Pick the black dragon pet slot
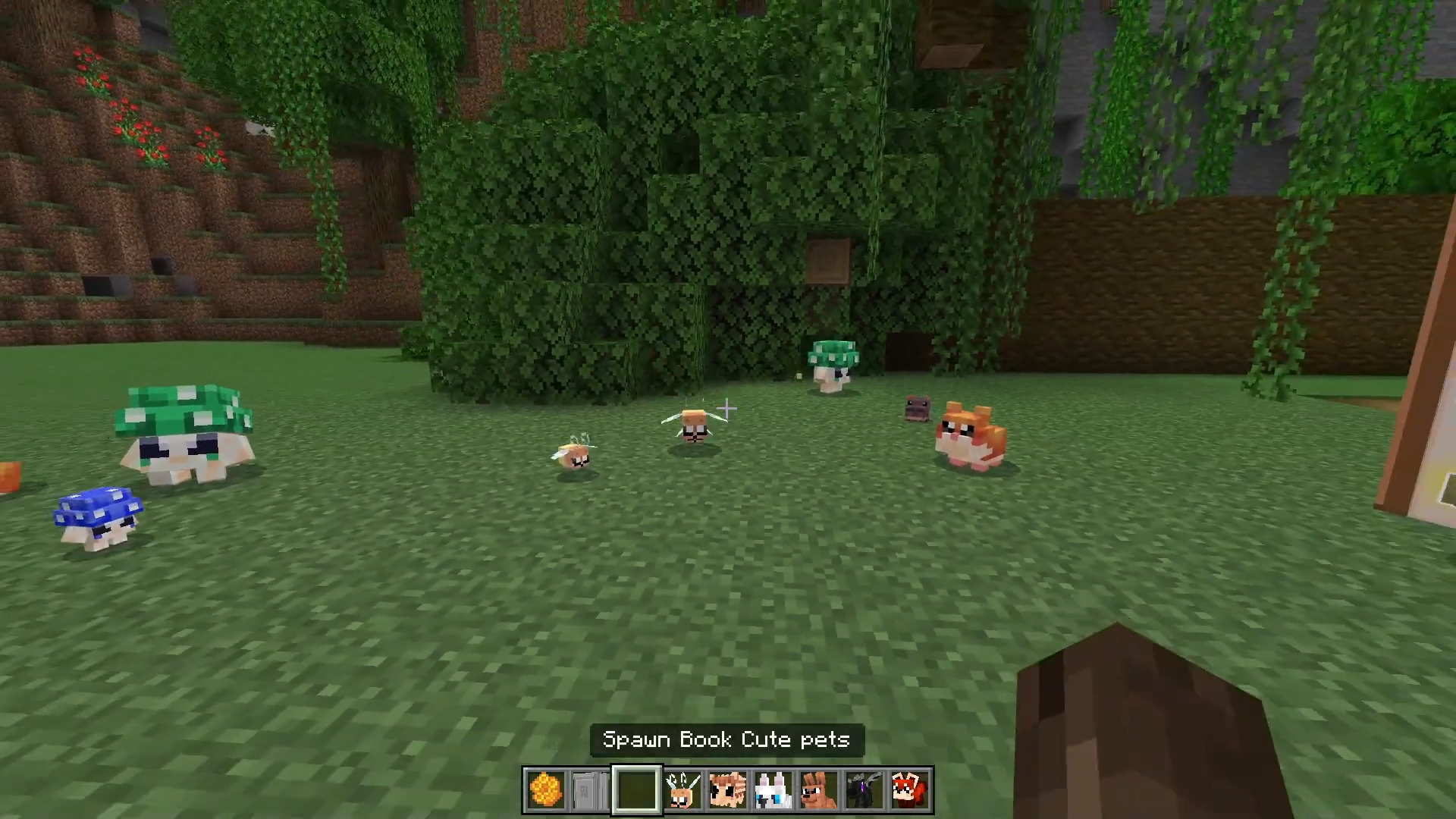 (x=864, y=789)
